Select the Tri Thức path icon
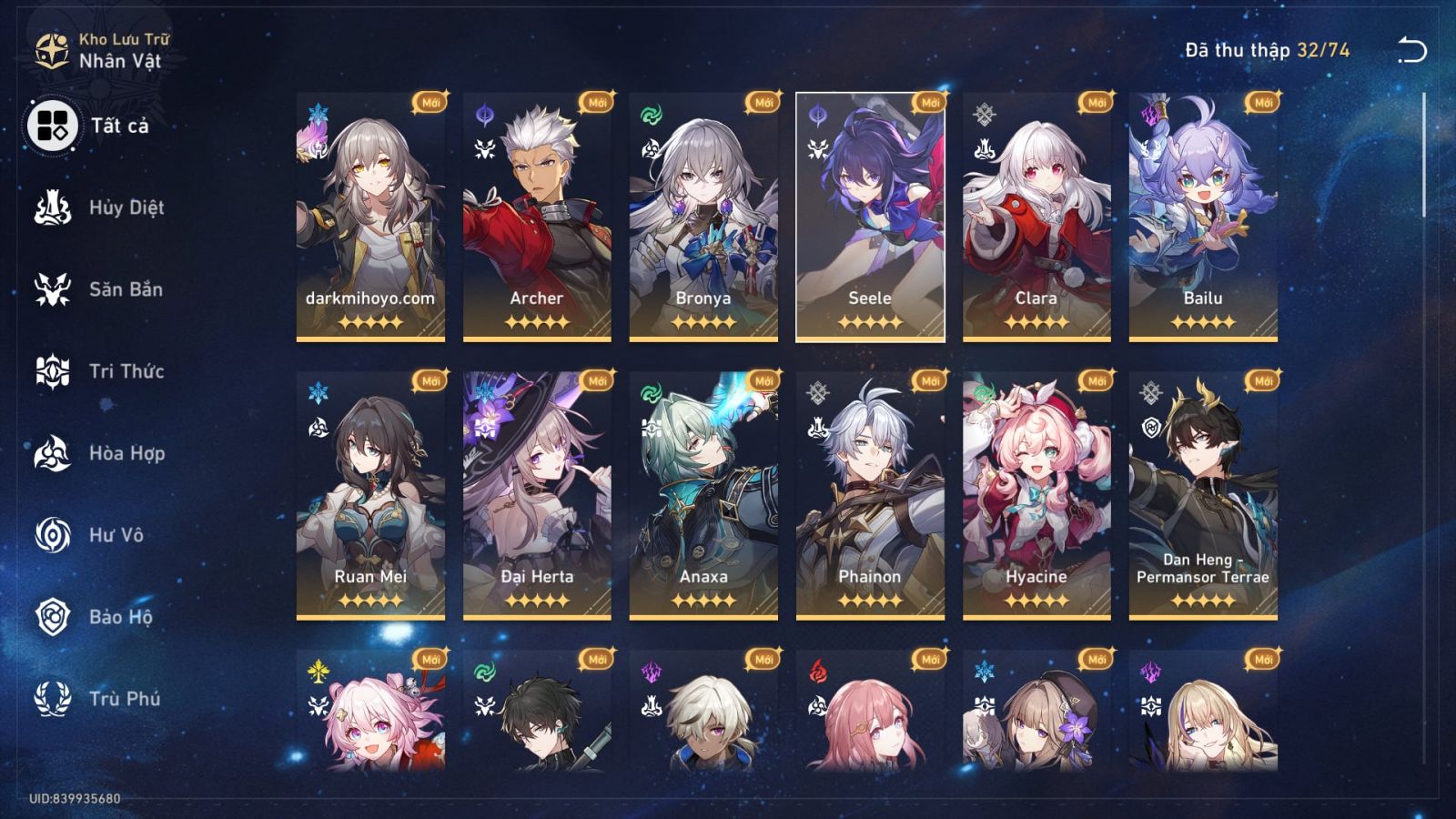The width and height of the screenshot is (1456, 819). point(53,371)
